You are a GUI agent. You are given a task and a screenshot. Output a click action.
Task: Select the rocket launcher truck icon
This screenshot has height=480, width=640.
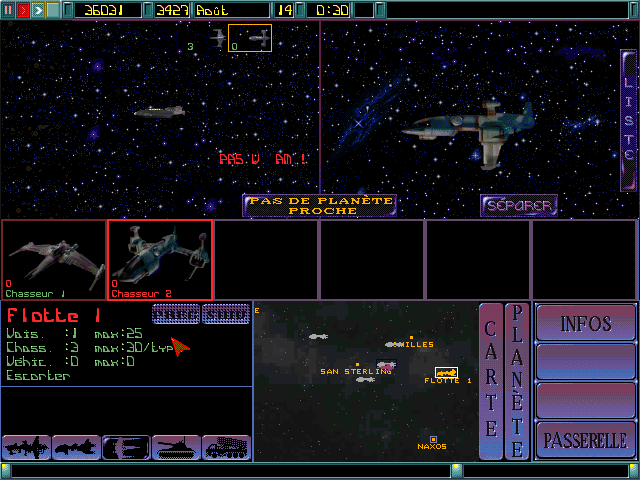[226, 447]
